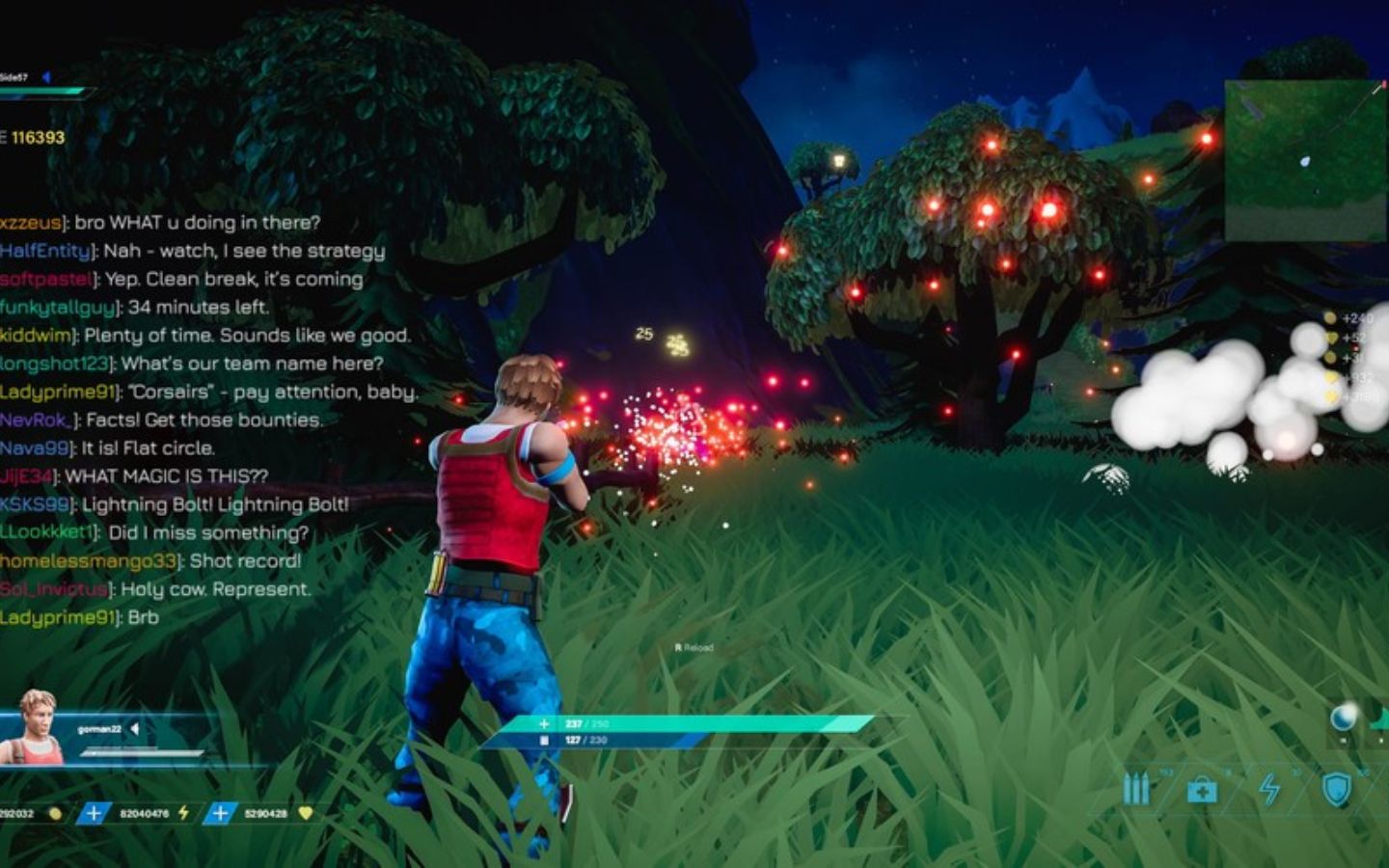Add more energy with the plus button
Screen dimensions: 1389x868
[94, 813]
